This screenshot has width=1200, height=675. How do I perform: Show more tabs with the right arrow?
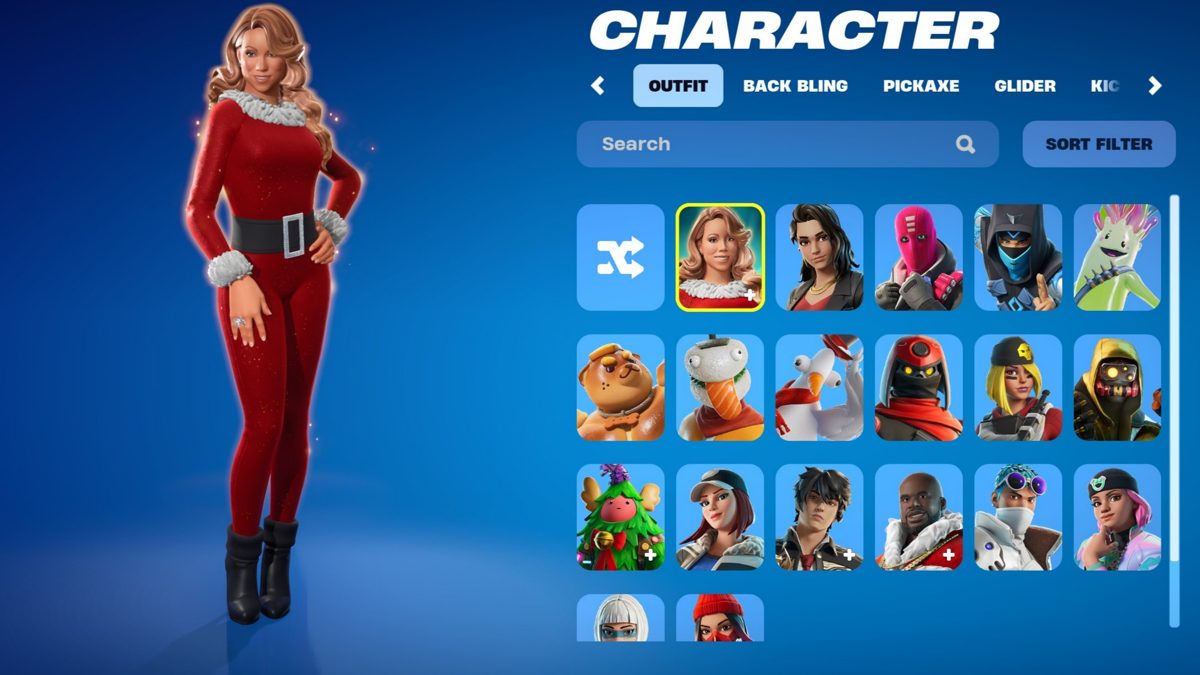(1155, 86)
